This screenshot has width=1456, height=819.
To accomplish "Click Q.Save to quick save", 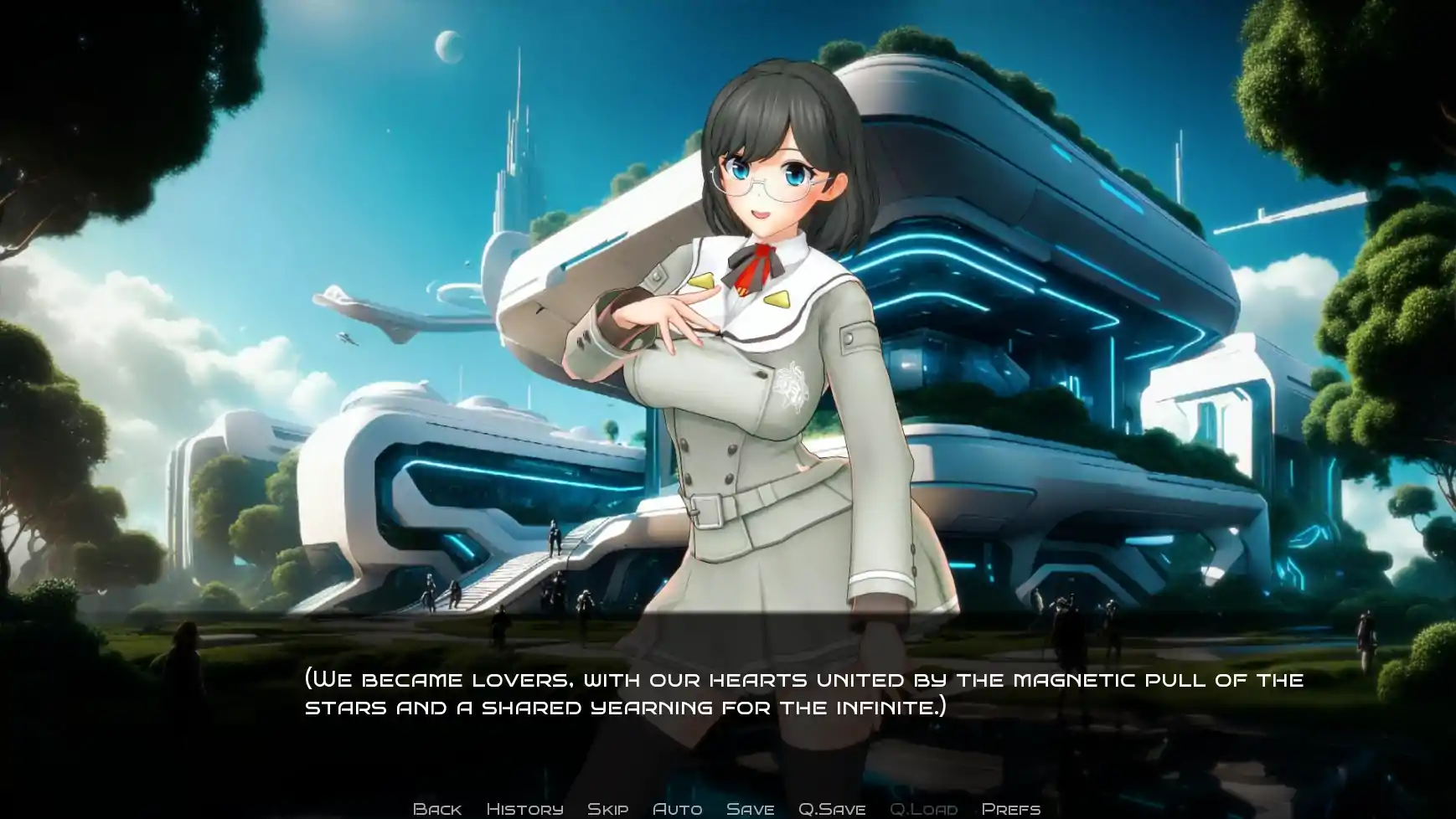I will 831,808.
